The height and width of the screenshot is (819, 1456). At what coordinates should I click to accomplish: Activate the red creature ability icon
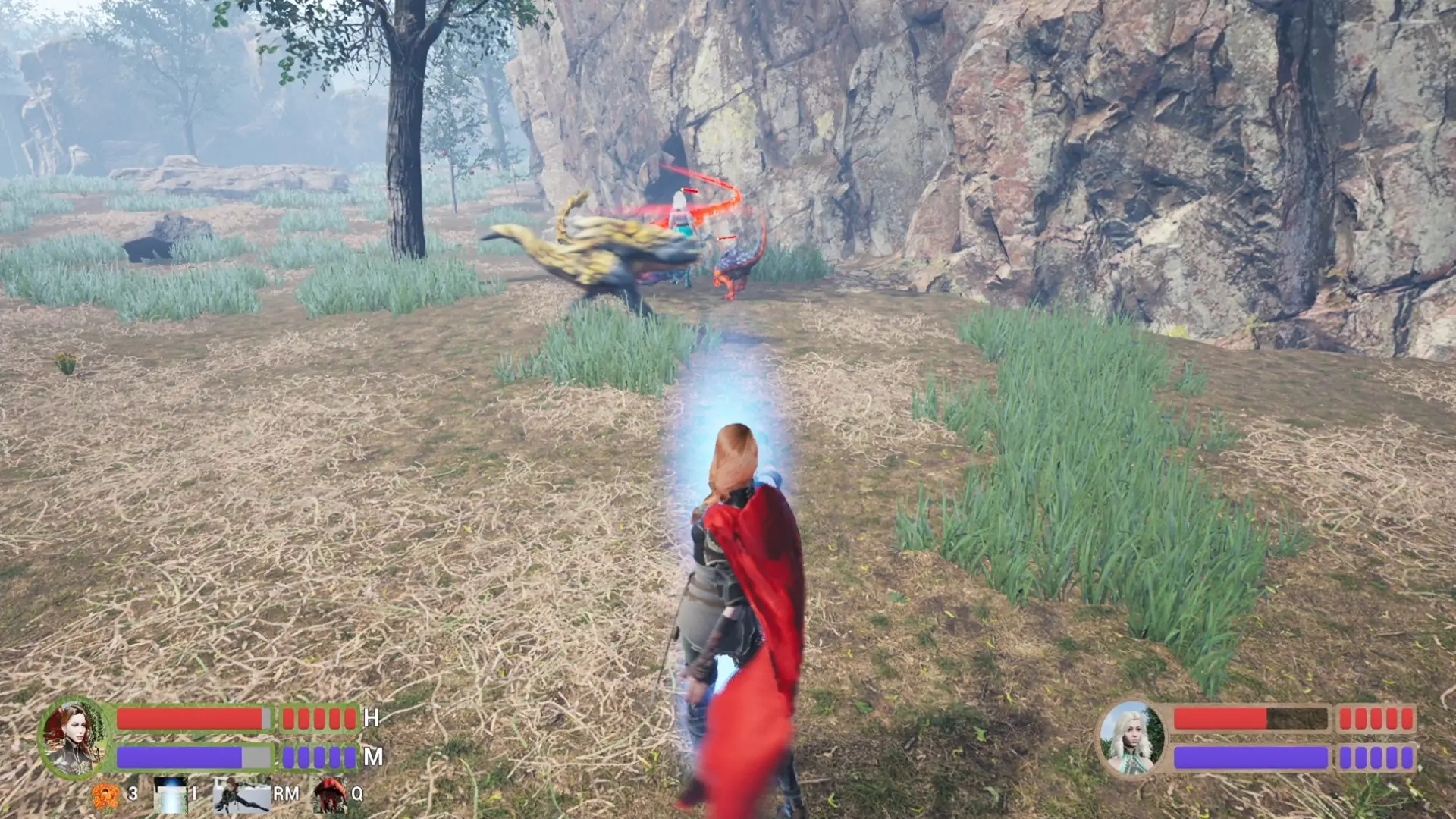point(330,795)
